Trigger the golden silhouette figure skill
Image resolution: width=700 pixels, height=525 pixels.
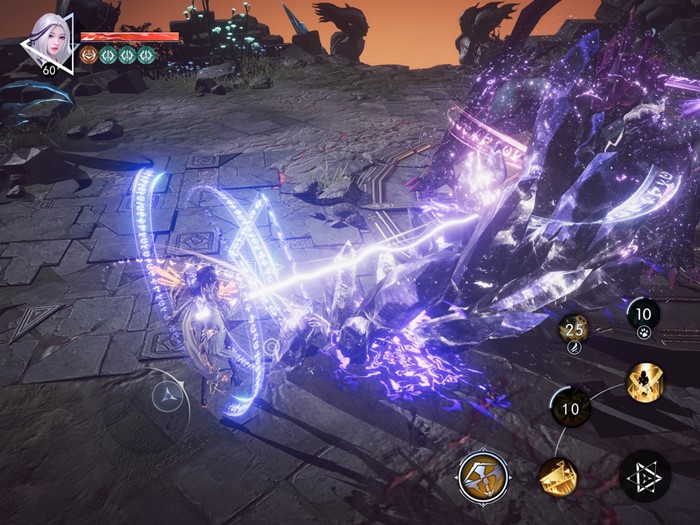point(643,381)
